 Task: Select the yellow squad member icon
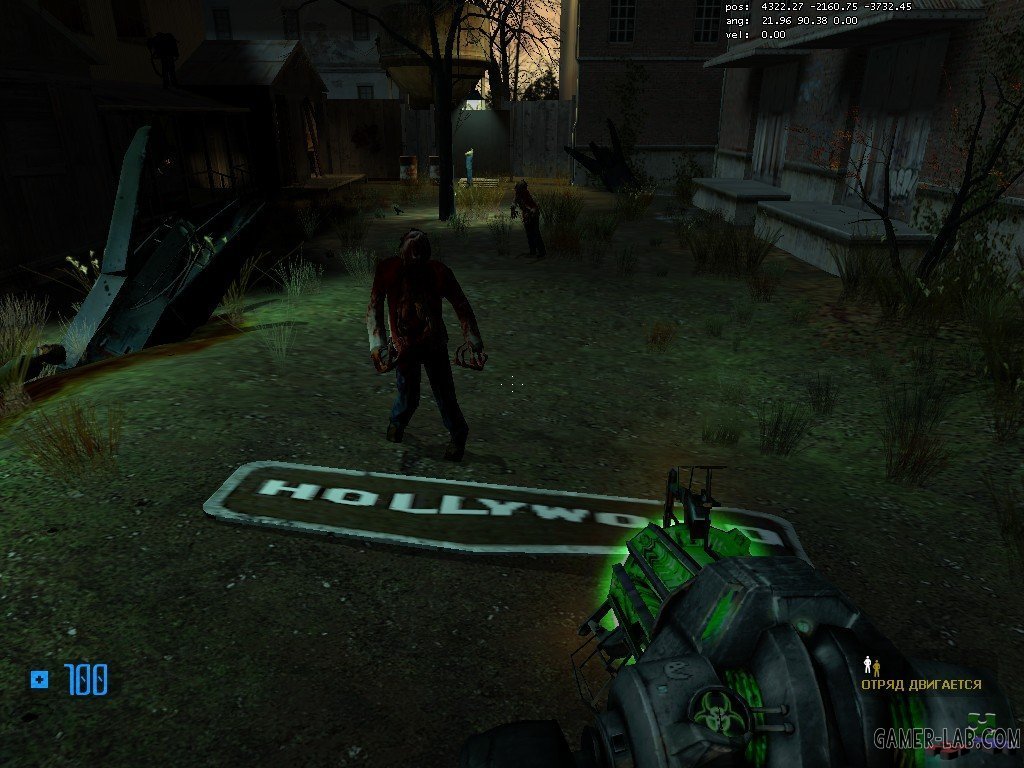877,667
